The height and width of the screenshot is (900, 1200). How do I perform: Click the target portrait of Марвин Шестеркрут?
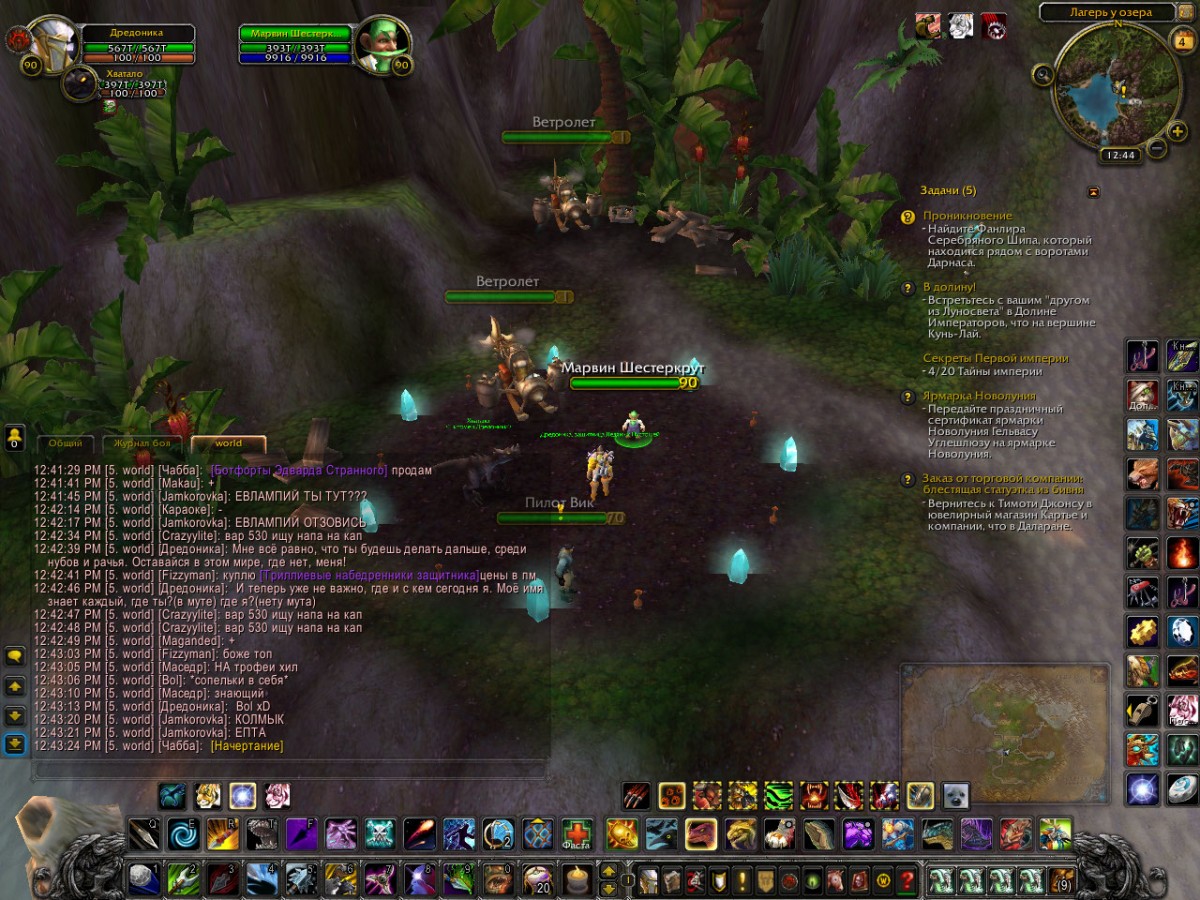378,43
